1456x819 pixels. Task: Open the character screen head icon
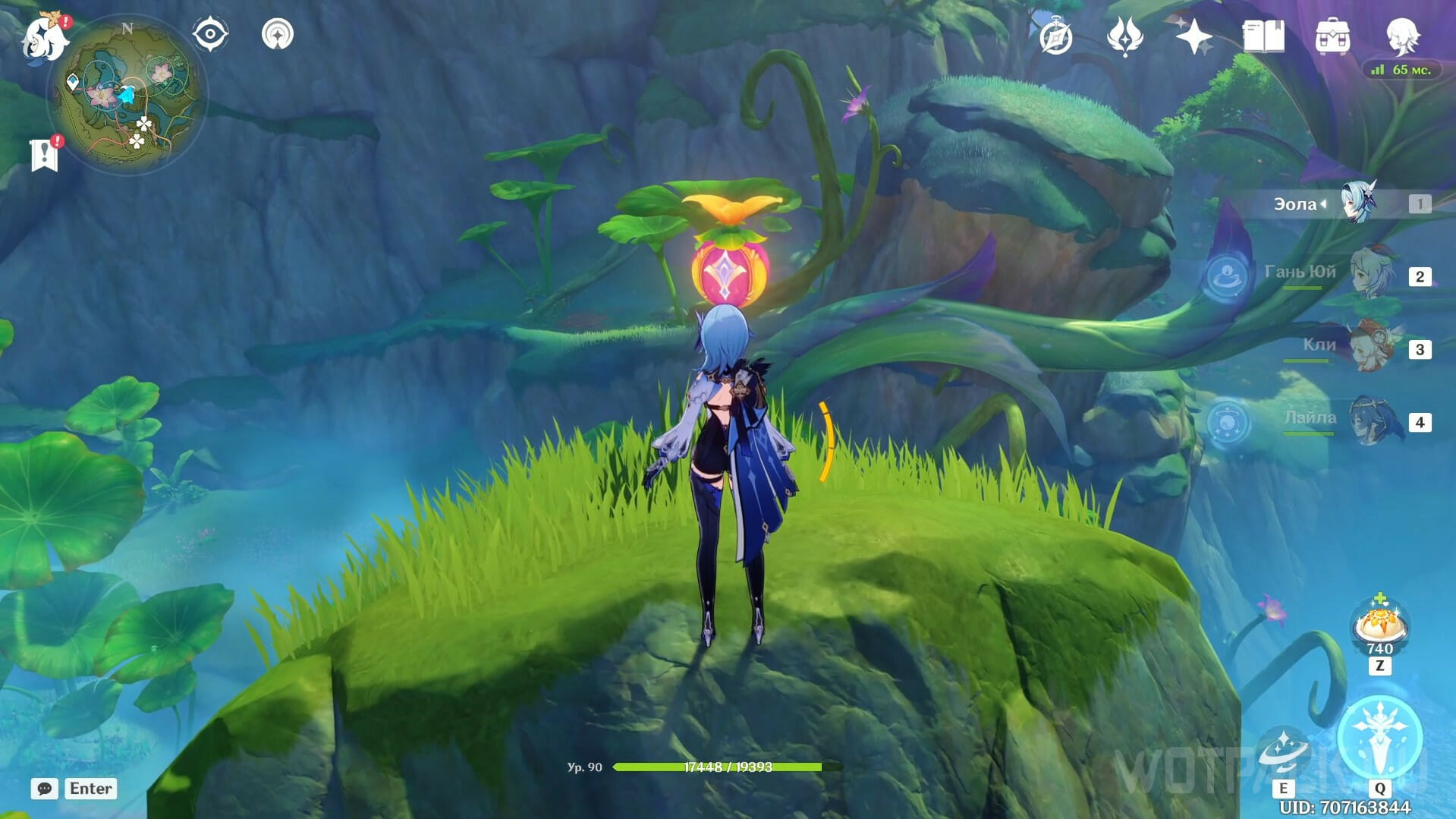pos(1401,35)
